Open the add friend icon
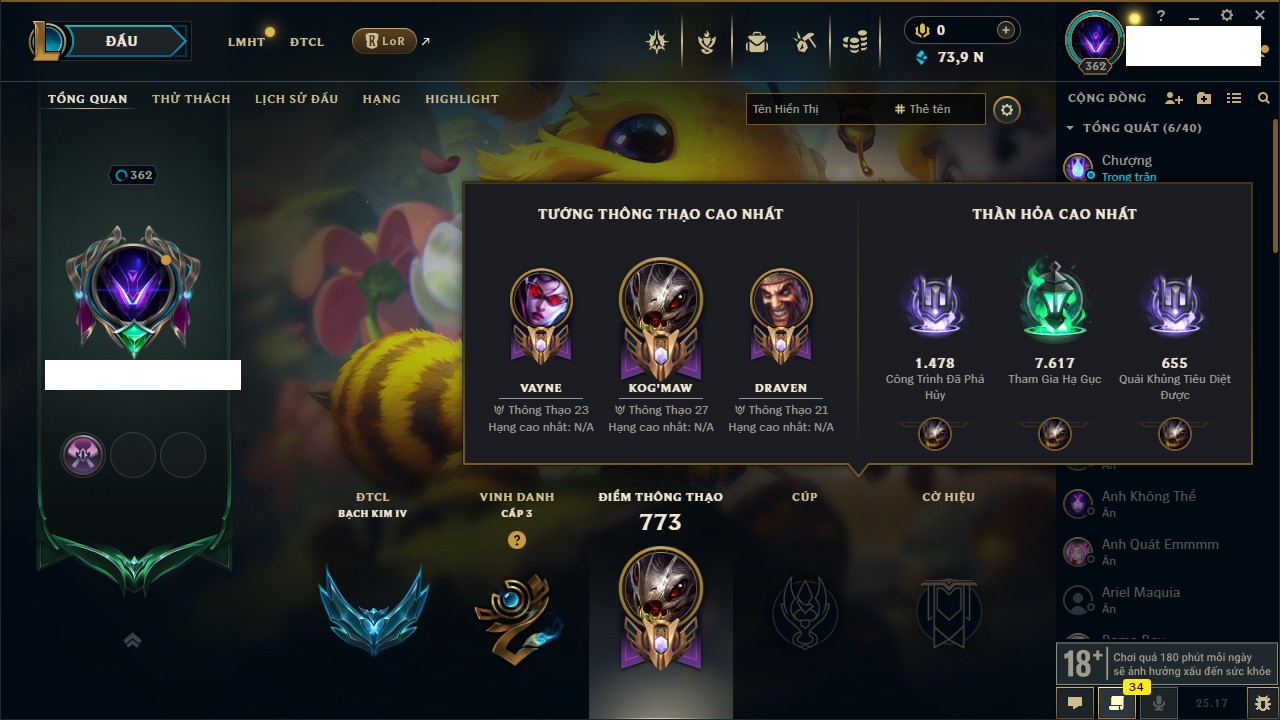The height and width of the screenshot is (720, 1280). [1174, 98]
